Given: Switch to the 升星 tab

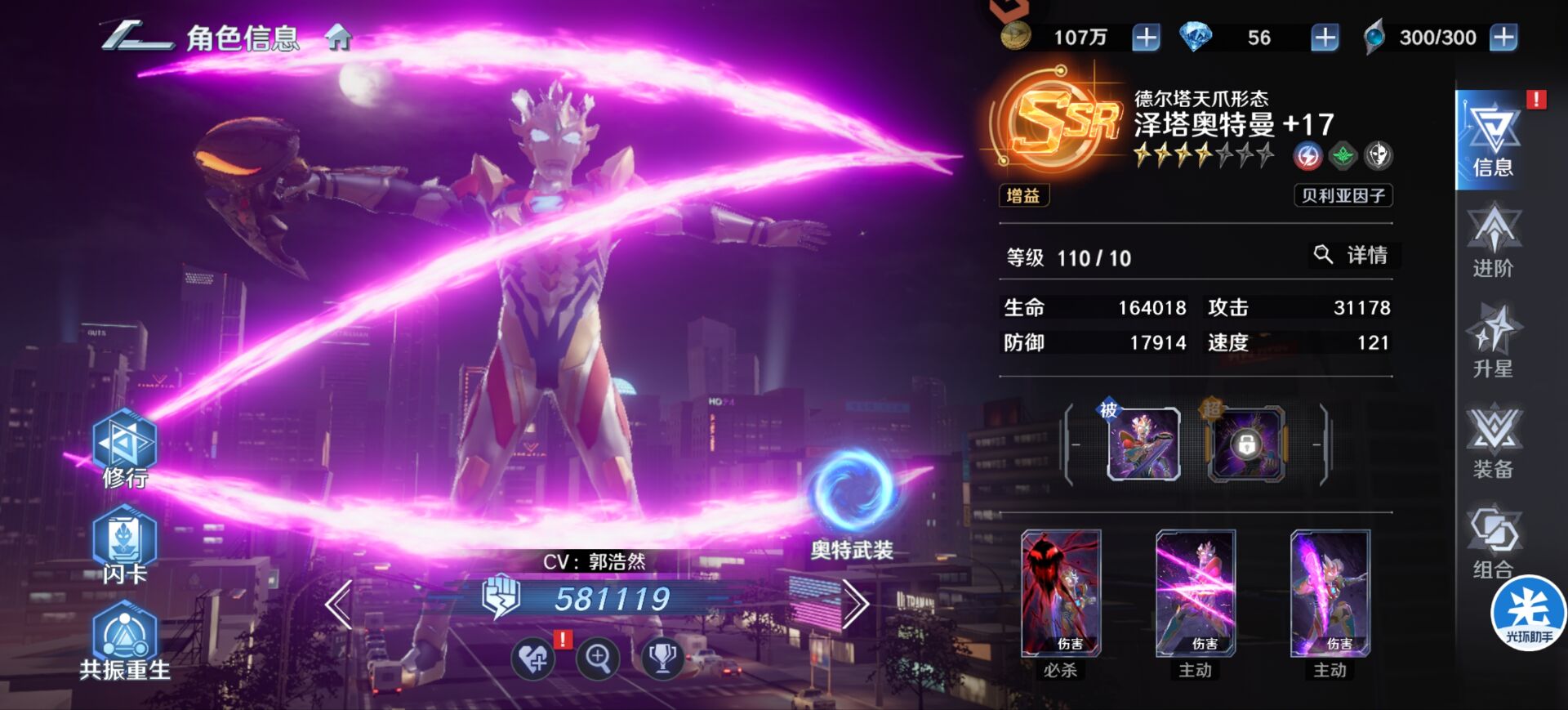Looking at the screenshot, I should click(x=1493, y=342).
